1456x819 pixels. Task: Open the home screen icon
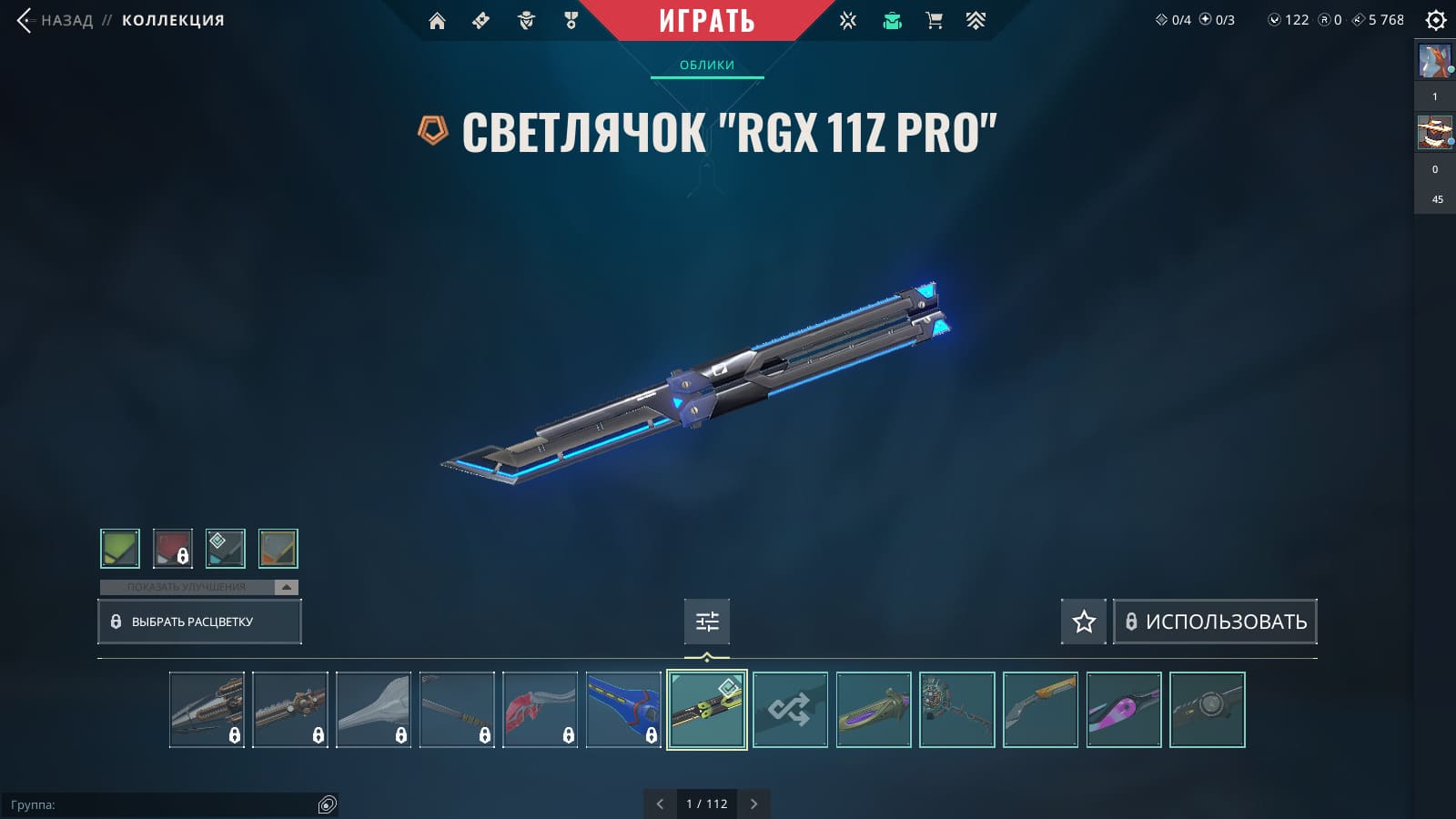point(437,21)
